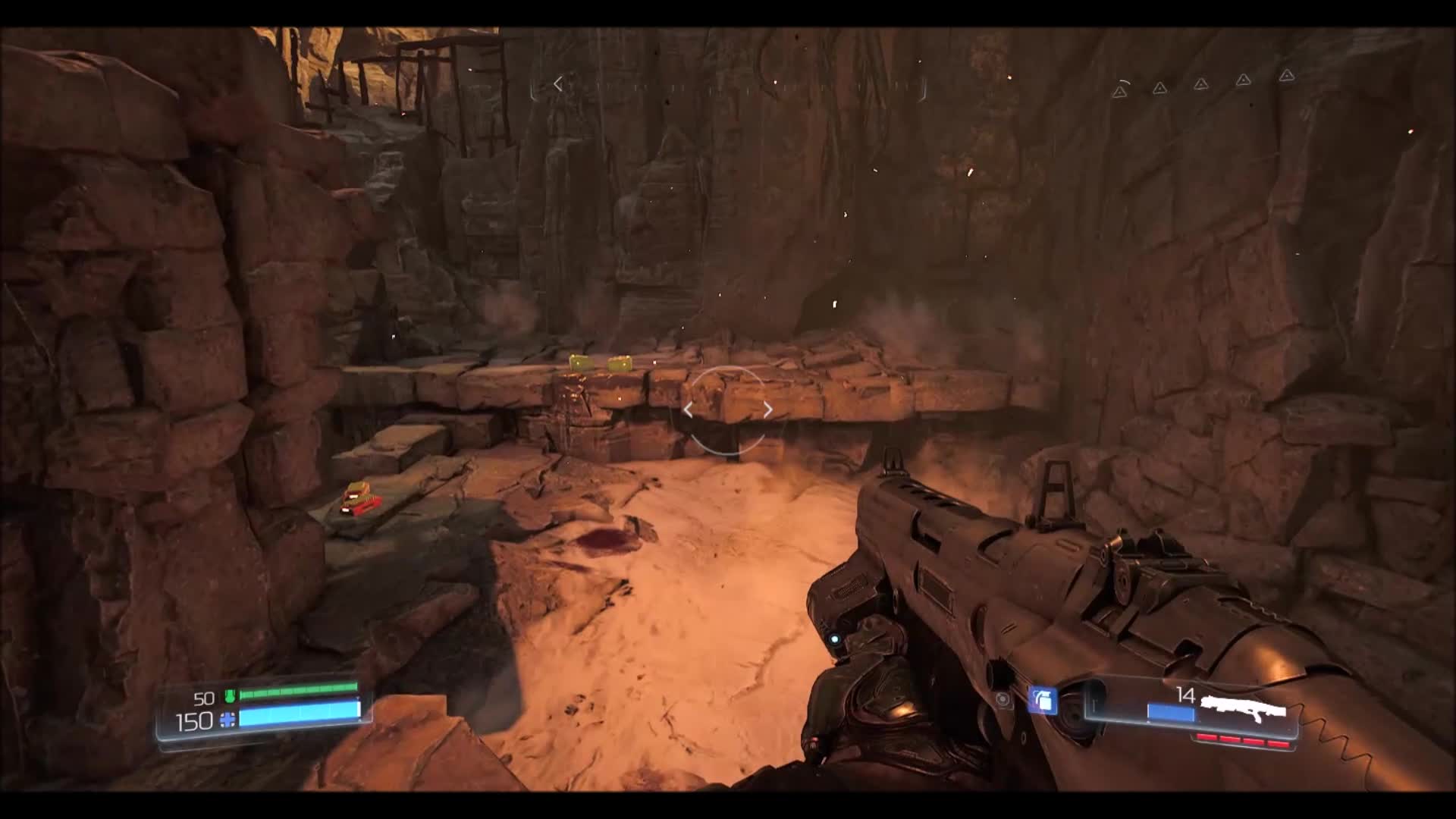Toggle the crosshair reticle circle
The image size is (1456, 819).
728,409
